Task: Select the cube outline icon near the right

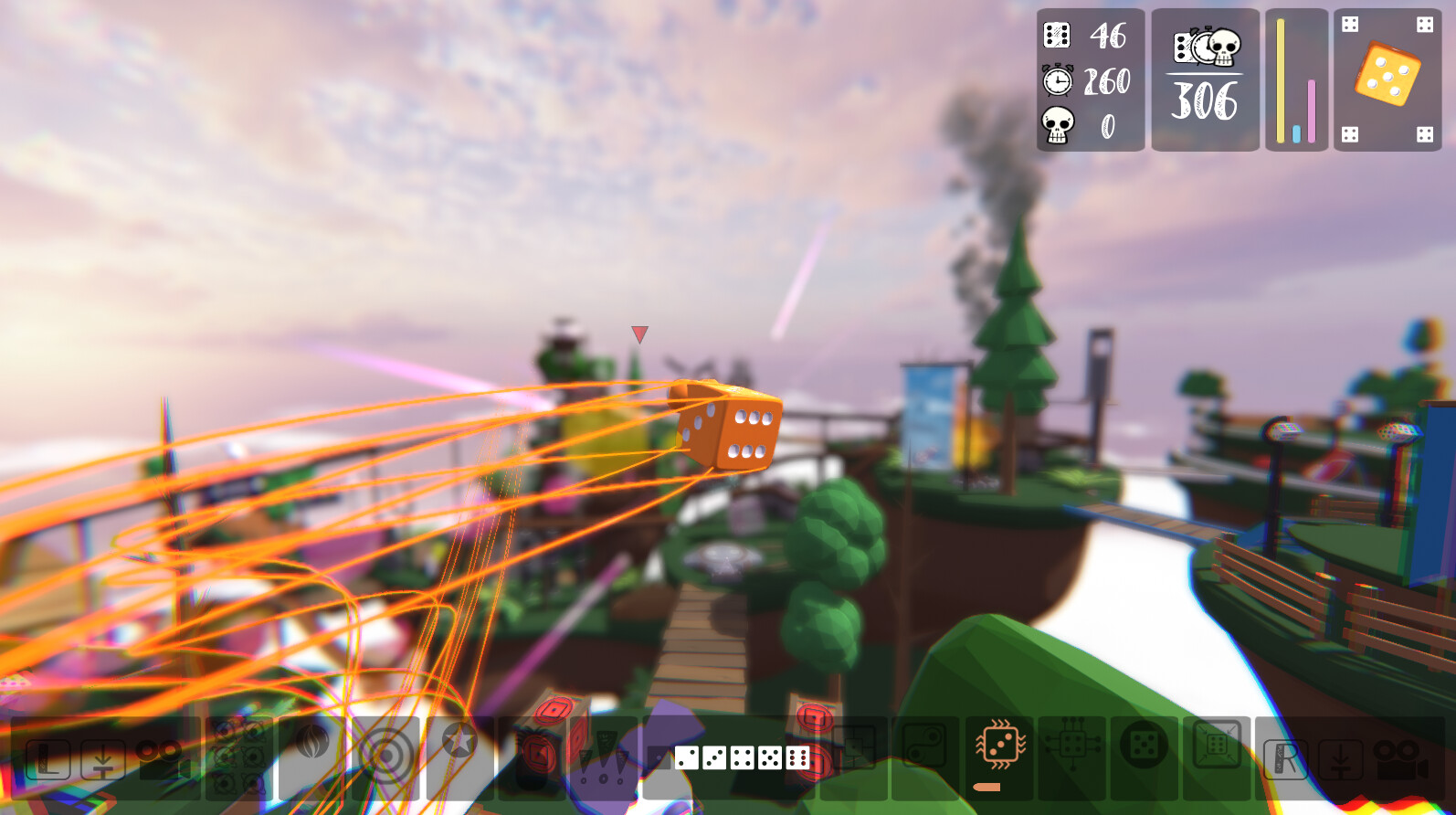Action: click(x=1218, y=745)
